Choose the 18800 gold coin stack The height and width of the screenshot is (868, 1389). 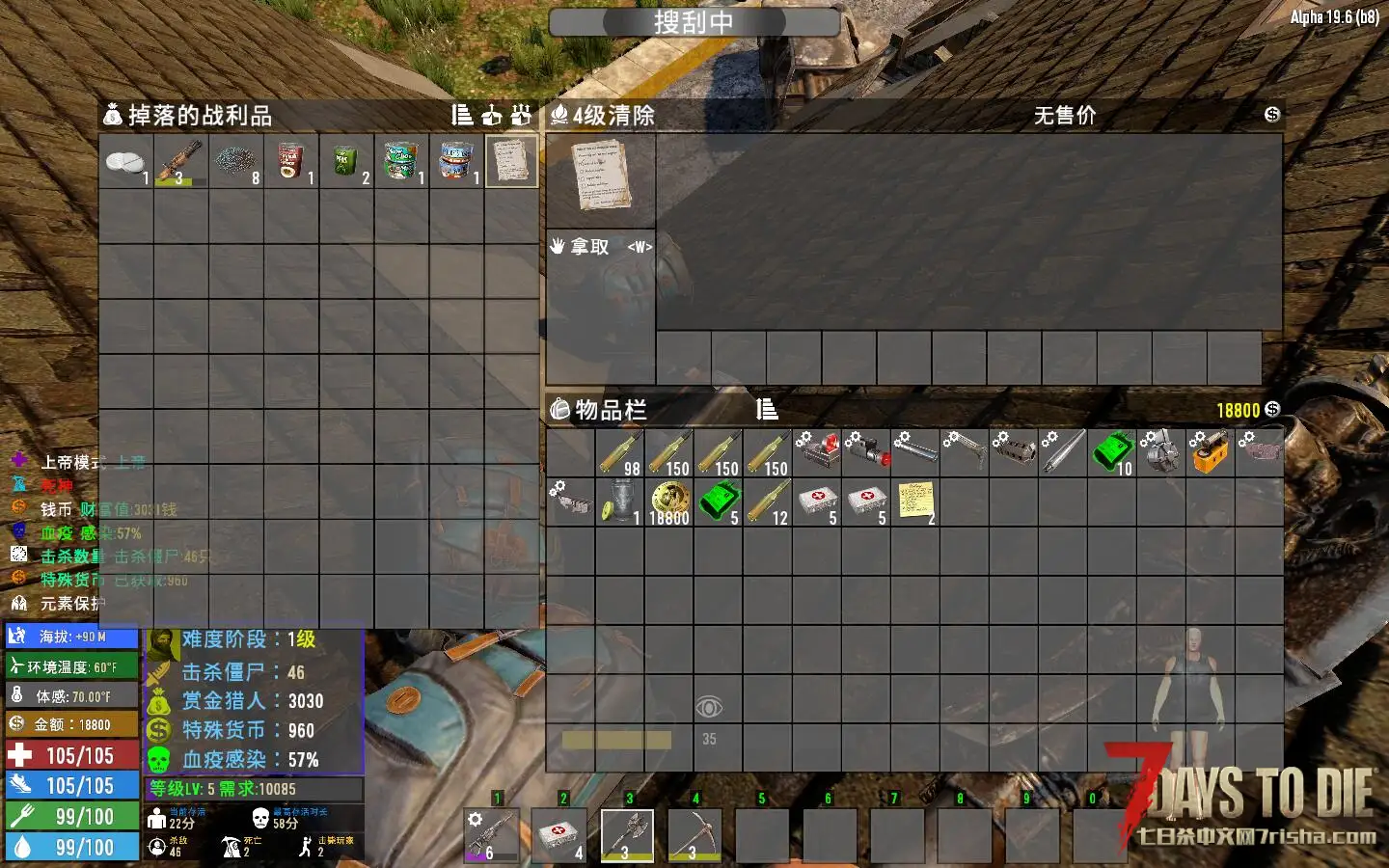pos(668,502)
